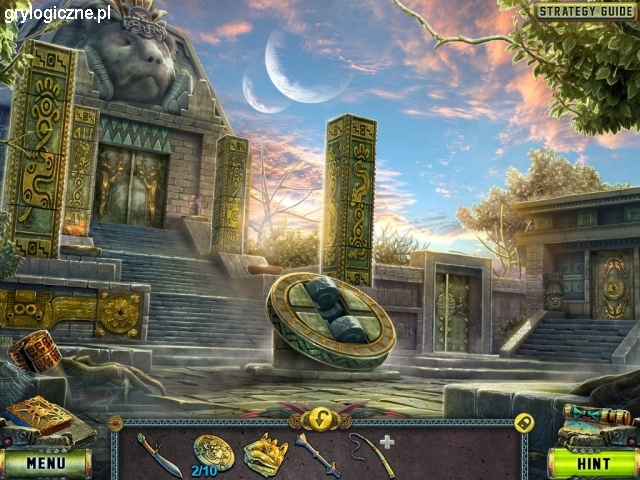Open the journal book above Menu

coord(40,416)
